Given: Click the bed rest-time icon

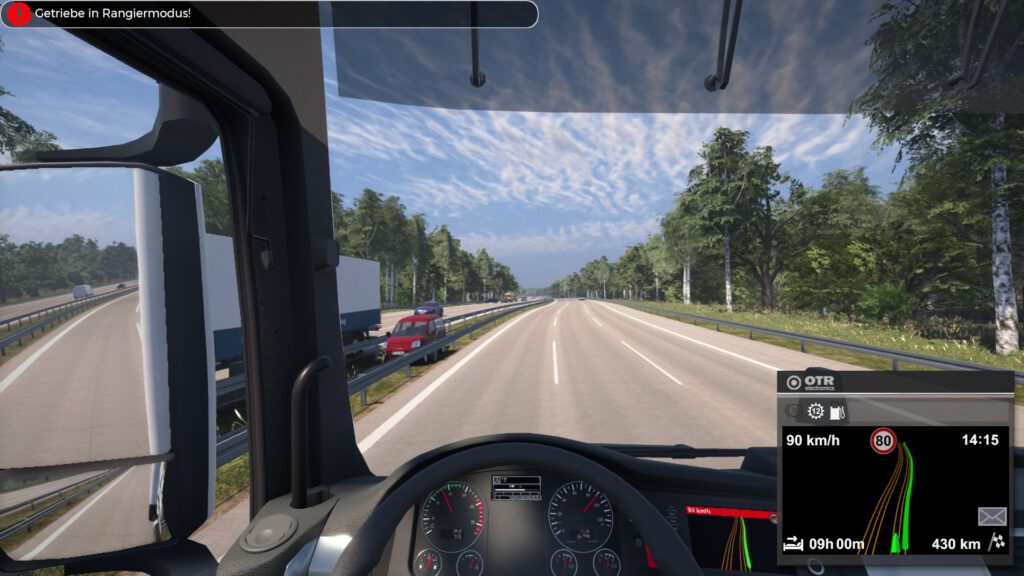Looking at the screenshot, I should tap(794, 544).
